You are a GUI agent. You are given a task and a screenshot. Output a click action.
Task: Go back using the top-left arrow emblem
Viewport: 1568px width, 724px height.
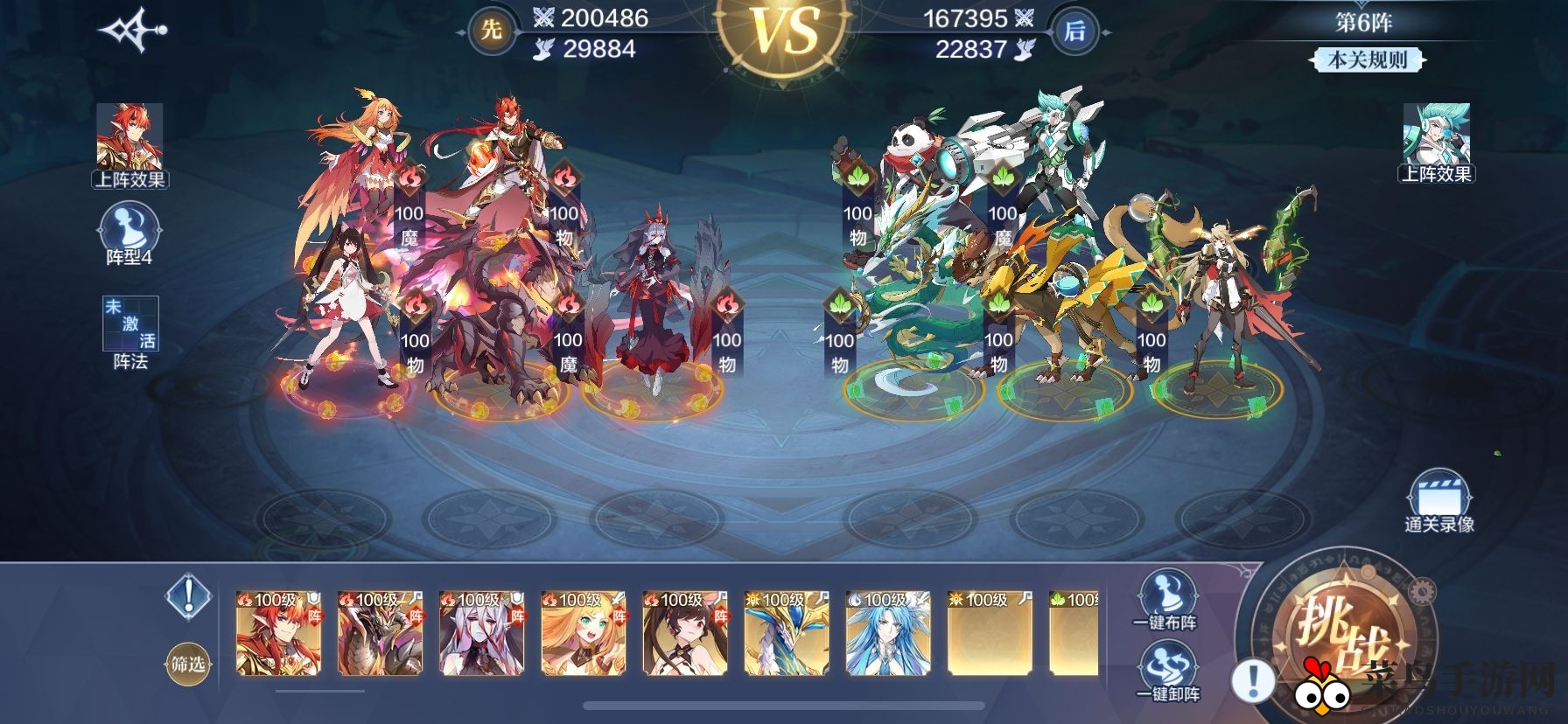133,31
